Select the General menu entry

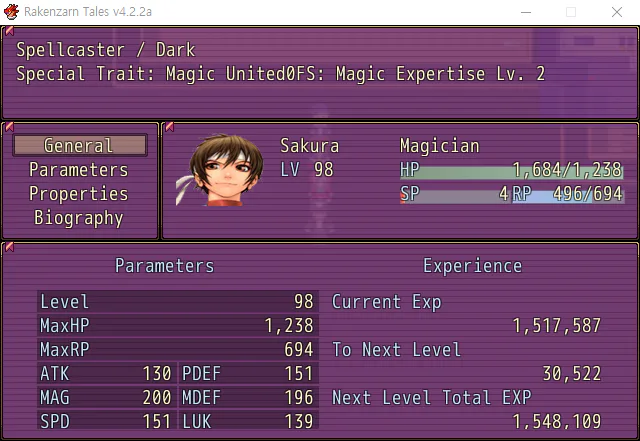coord(79,146)
